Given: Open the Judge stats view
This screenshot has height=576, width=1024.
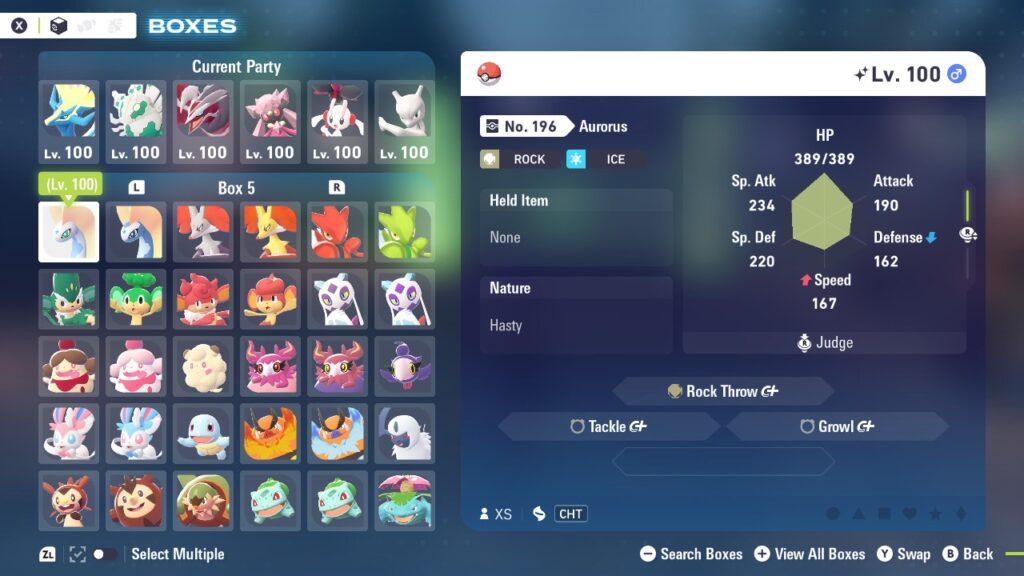Looking at the screenshot, I should [x=824, y=342].
